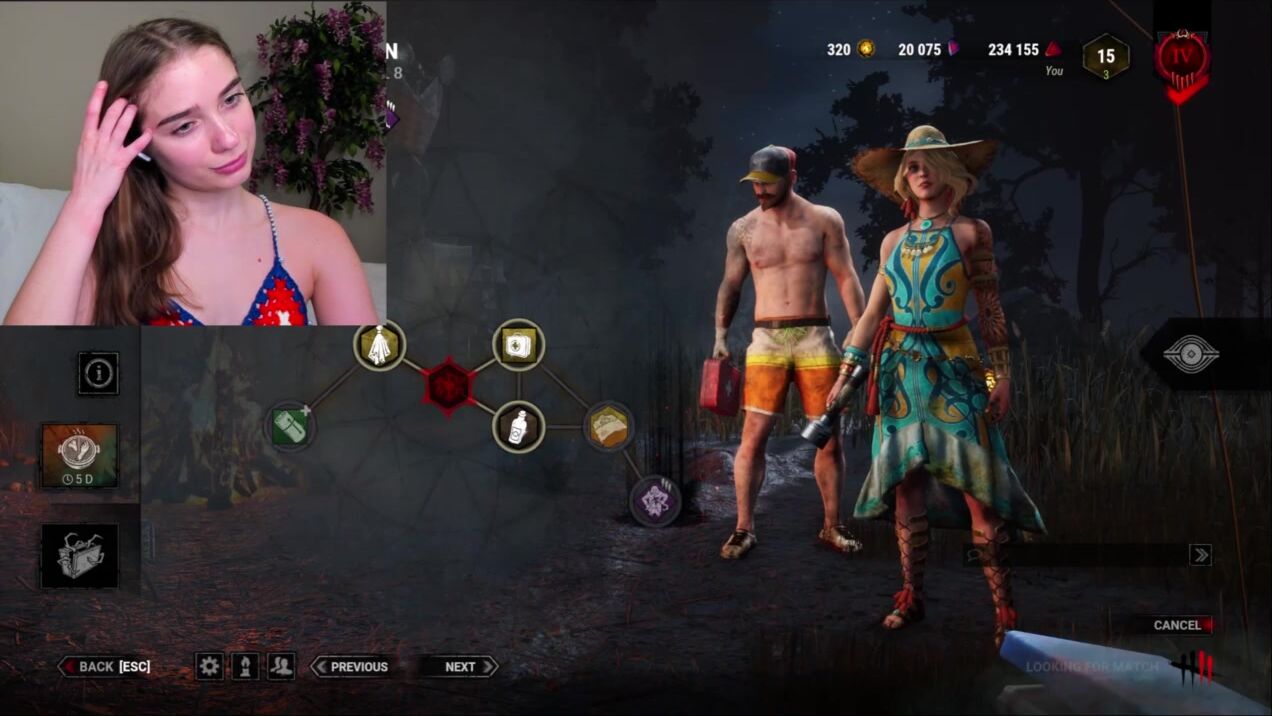
Task: Purchase the first aid kit node
Action: [x=518, y=345]
